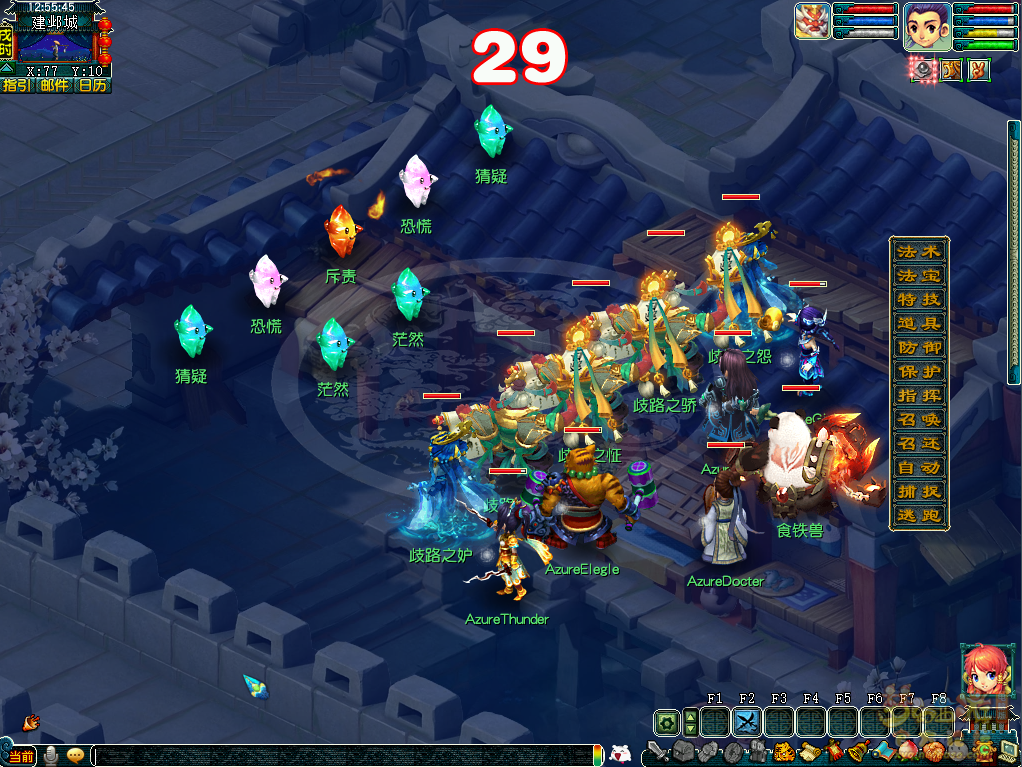The width and height of the screenshot is (1022, 767).
Task: Open the 邮件 mail button
Action: (x=55, y=86)
